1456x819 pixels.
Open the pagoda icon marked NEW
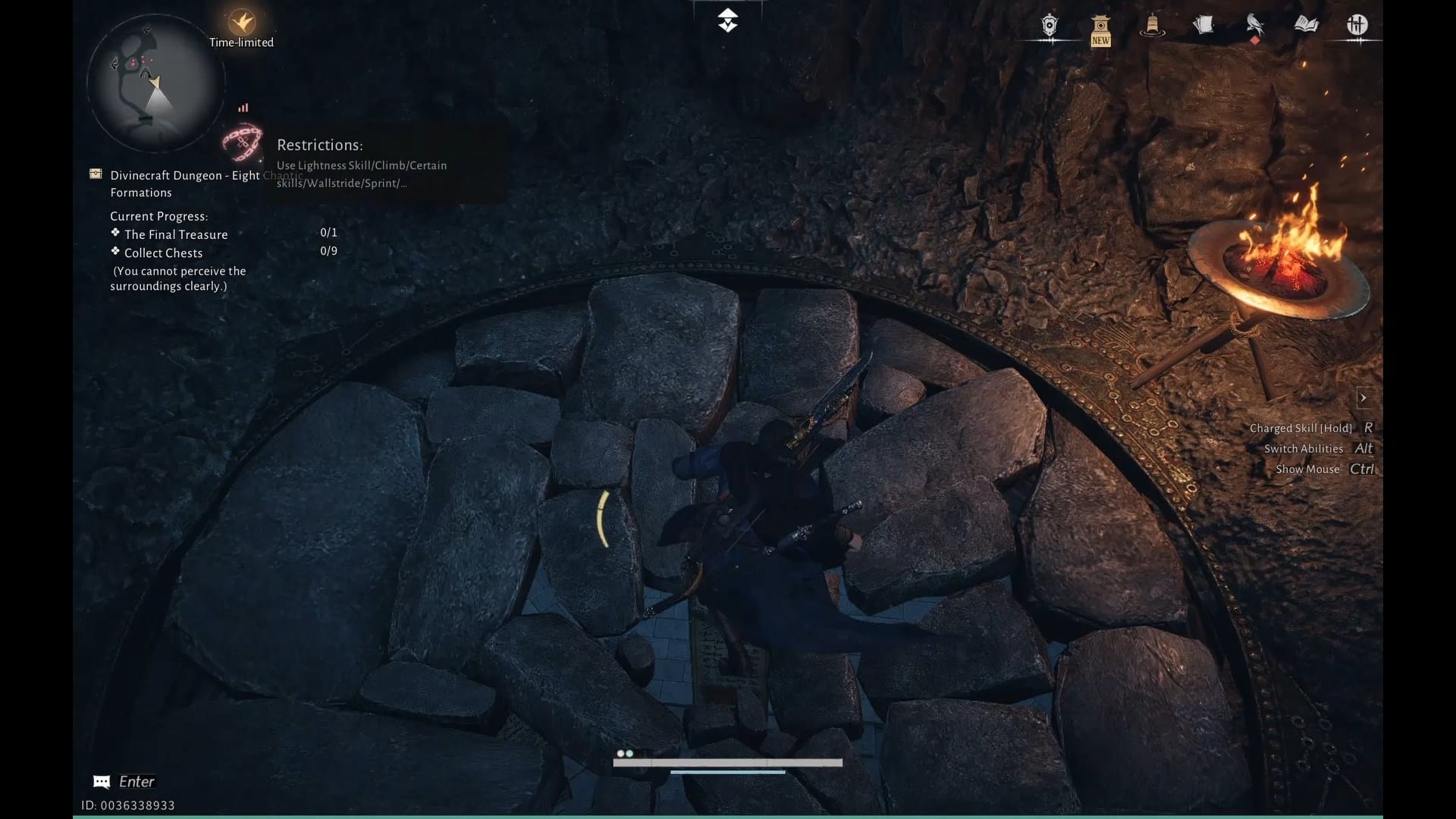[1100, 29]
